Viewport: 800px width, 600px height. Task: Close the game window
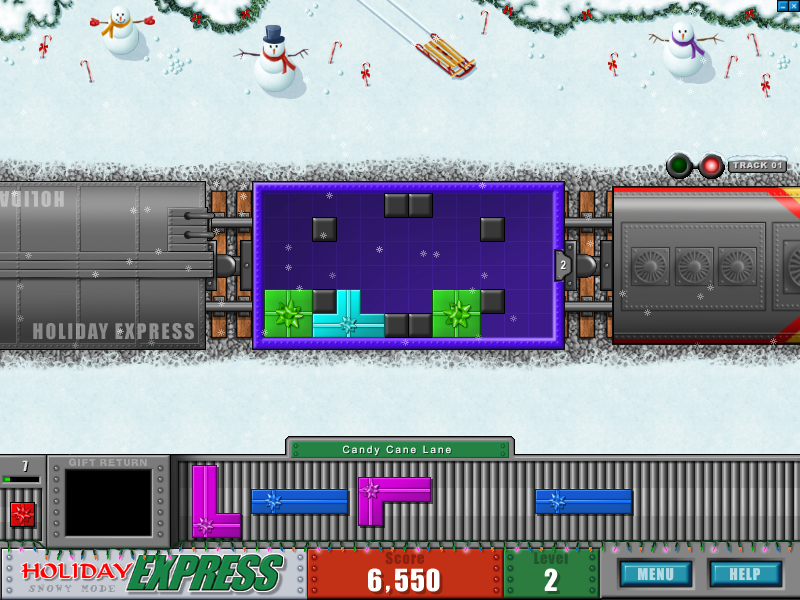click(794, 6)
